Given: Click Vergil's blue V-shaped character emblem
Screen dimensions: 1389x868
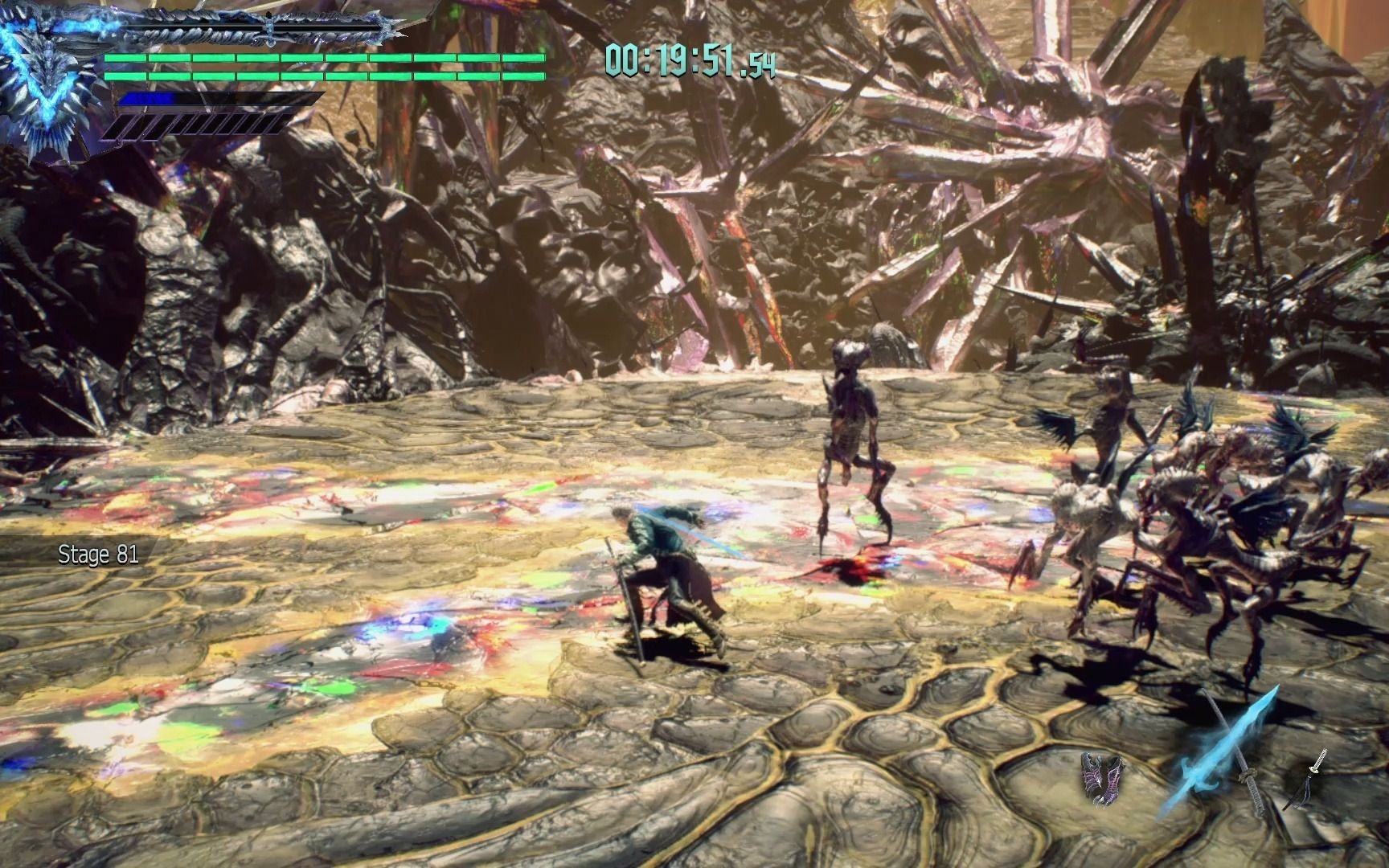Looking at the screenshot, I should click(44, 83).
